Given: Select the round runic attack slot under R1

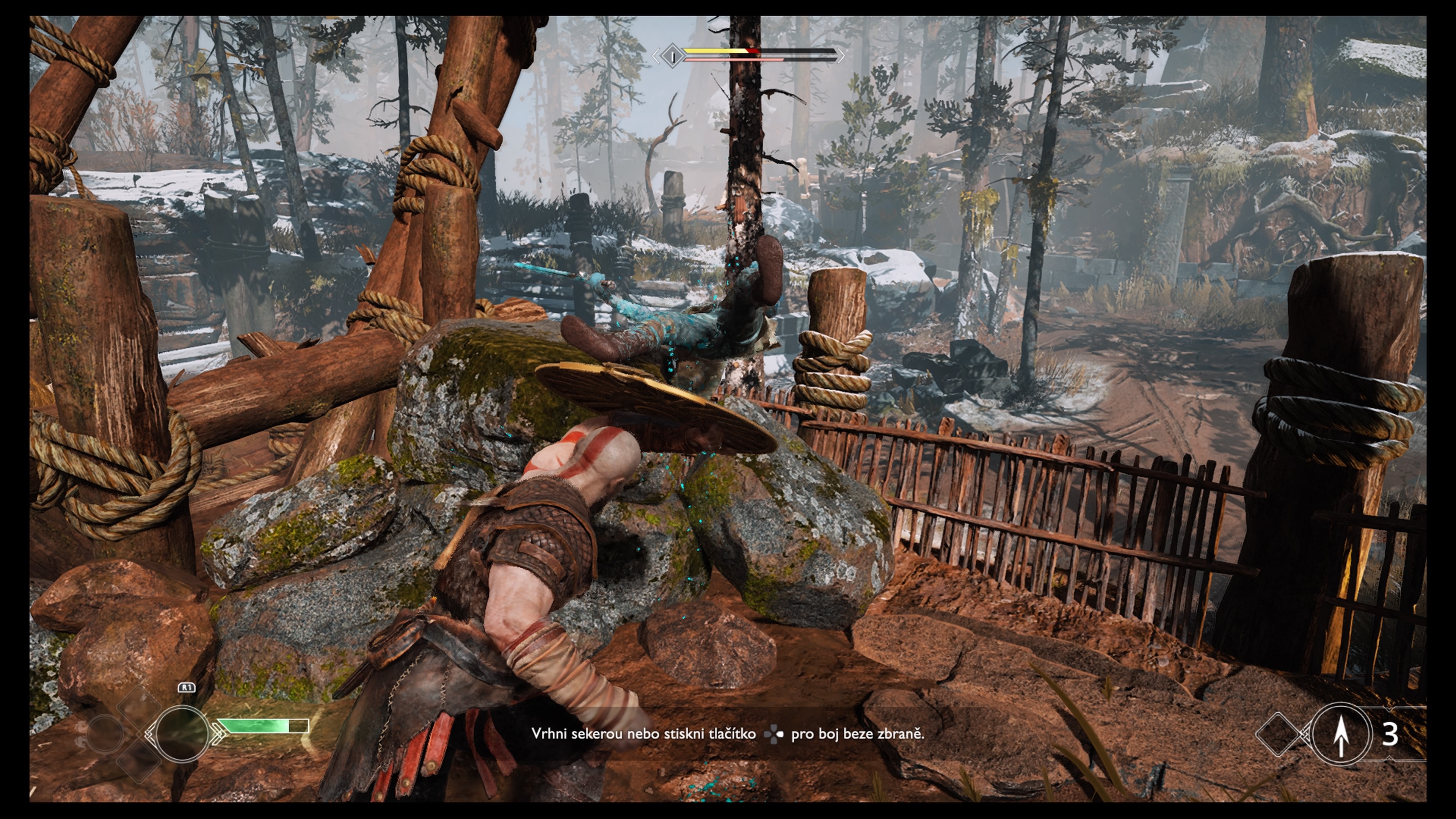Looking at the screenshot, I should tap(182, 733).
